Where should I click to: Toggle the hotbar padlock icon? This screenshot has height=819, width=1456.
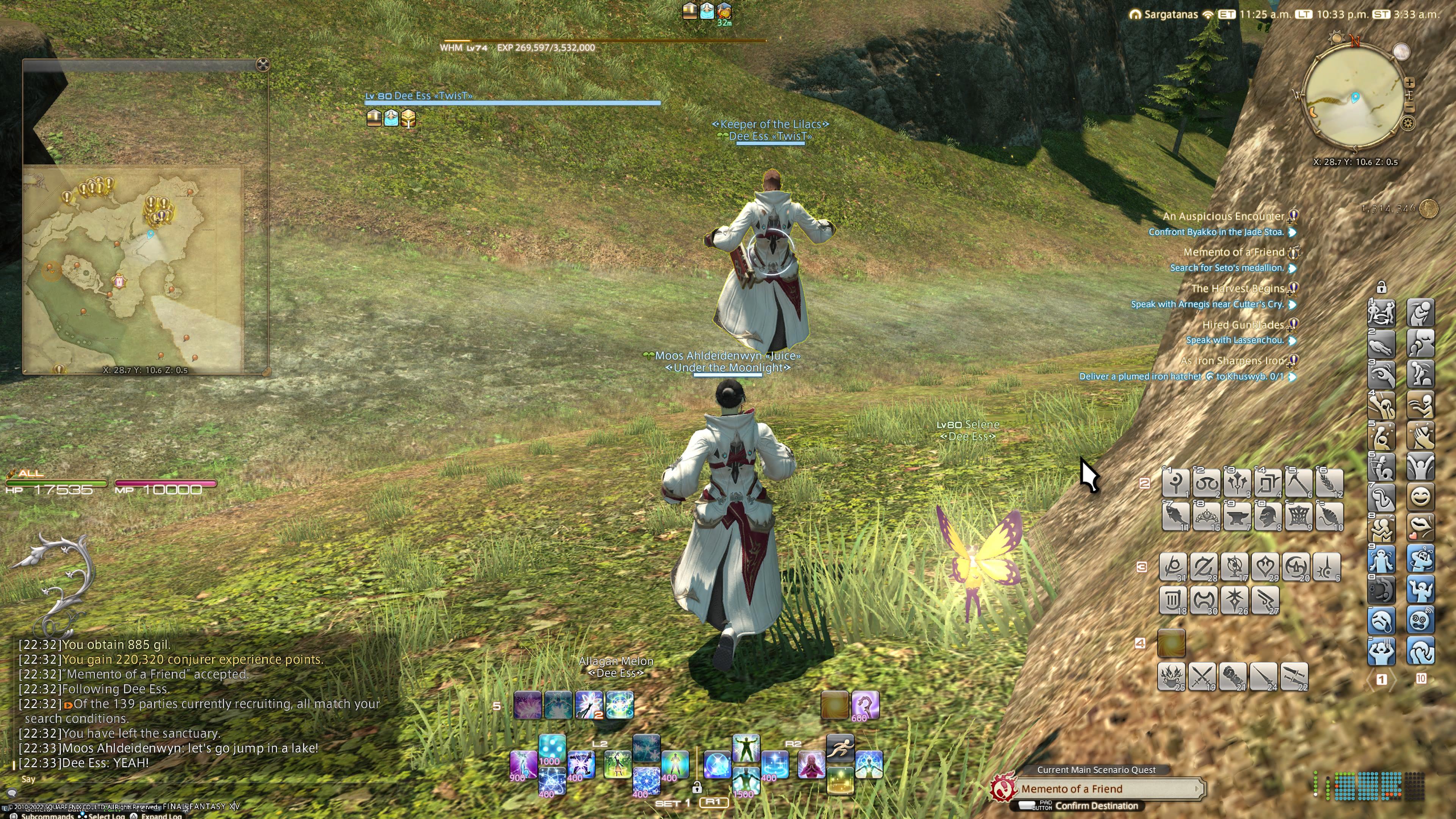(1381, 288)
